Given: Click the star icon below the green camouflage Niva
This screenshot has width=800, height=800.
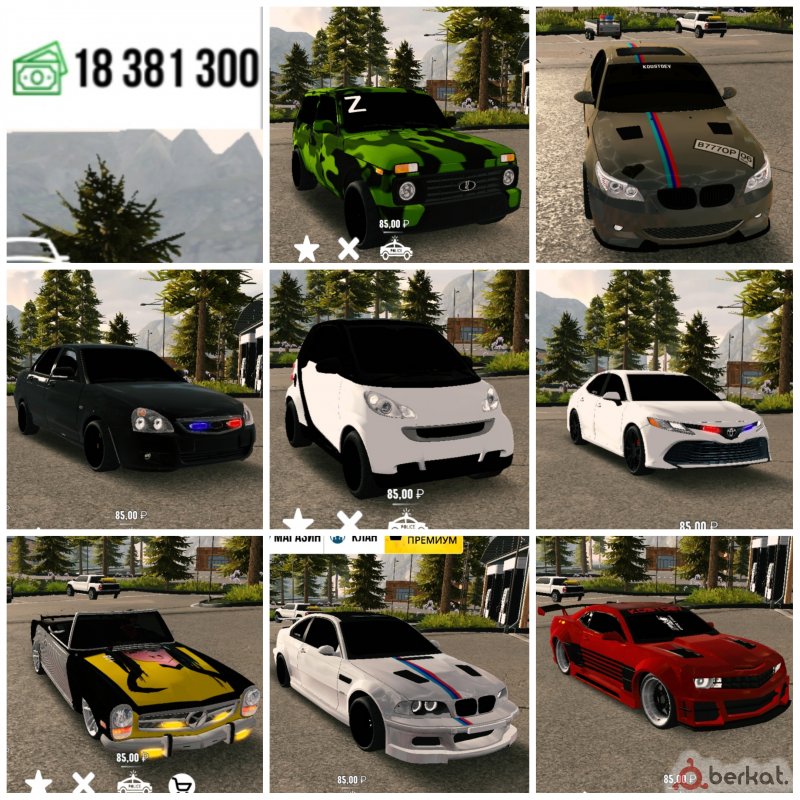Looking at the screenshot, I should click(306, 249).
